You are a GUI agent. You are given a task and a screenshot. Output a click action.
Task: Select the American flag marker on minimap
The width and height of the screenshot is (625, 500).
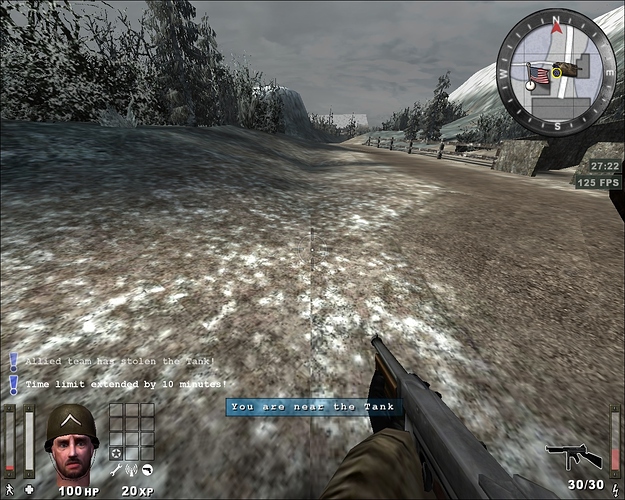(538, 75)
